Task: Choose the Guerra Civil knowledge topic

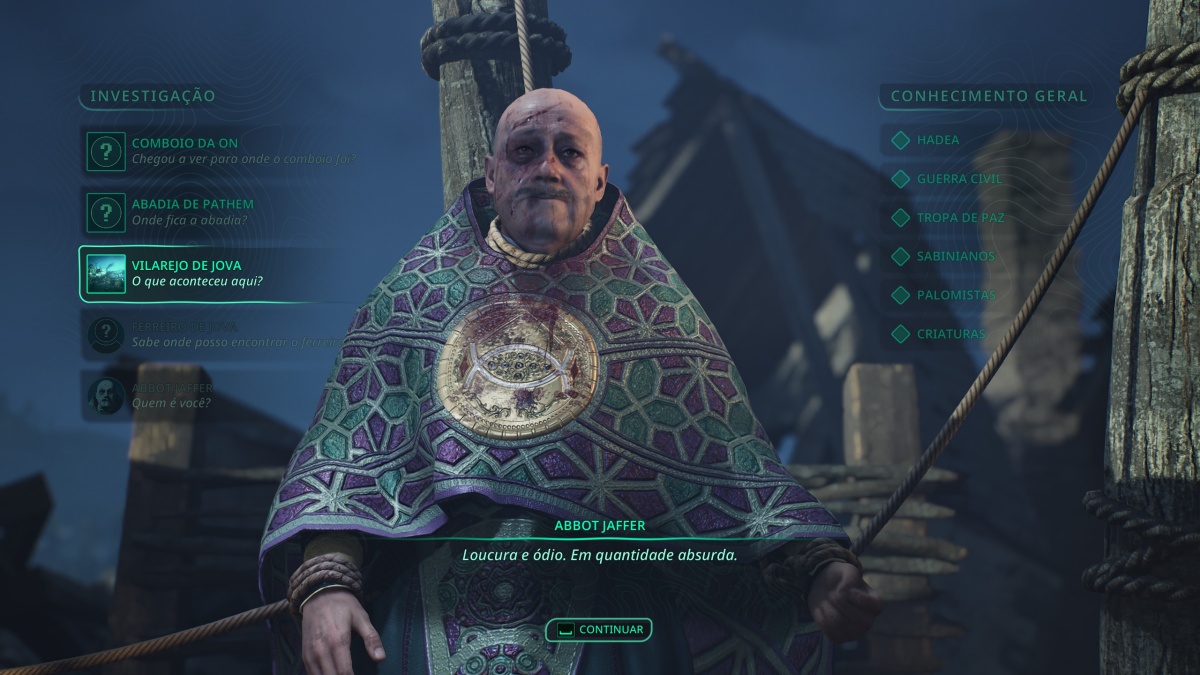Action: (944, 179)
